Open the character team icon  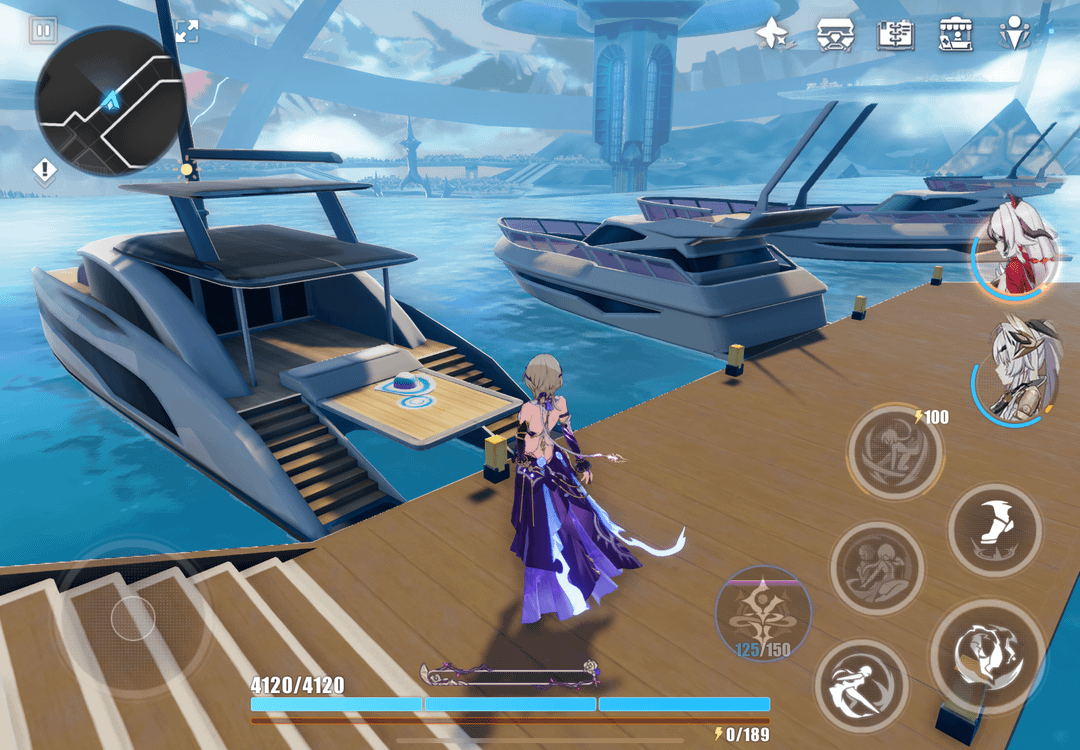tap(1016, 35)
